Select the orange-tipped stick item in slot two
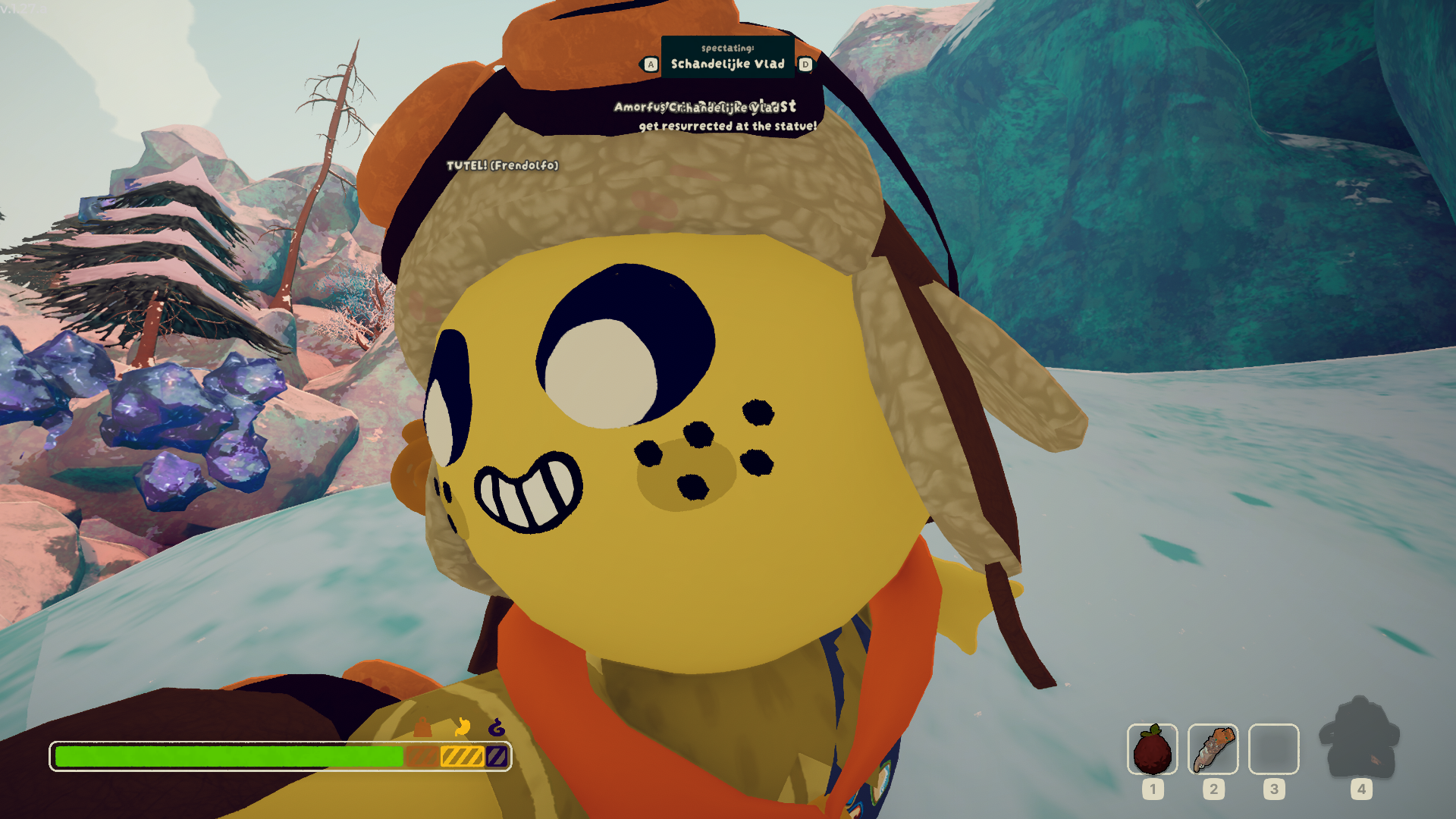The height and width of the screenshot is (819, 1456). [1213, 749]
